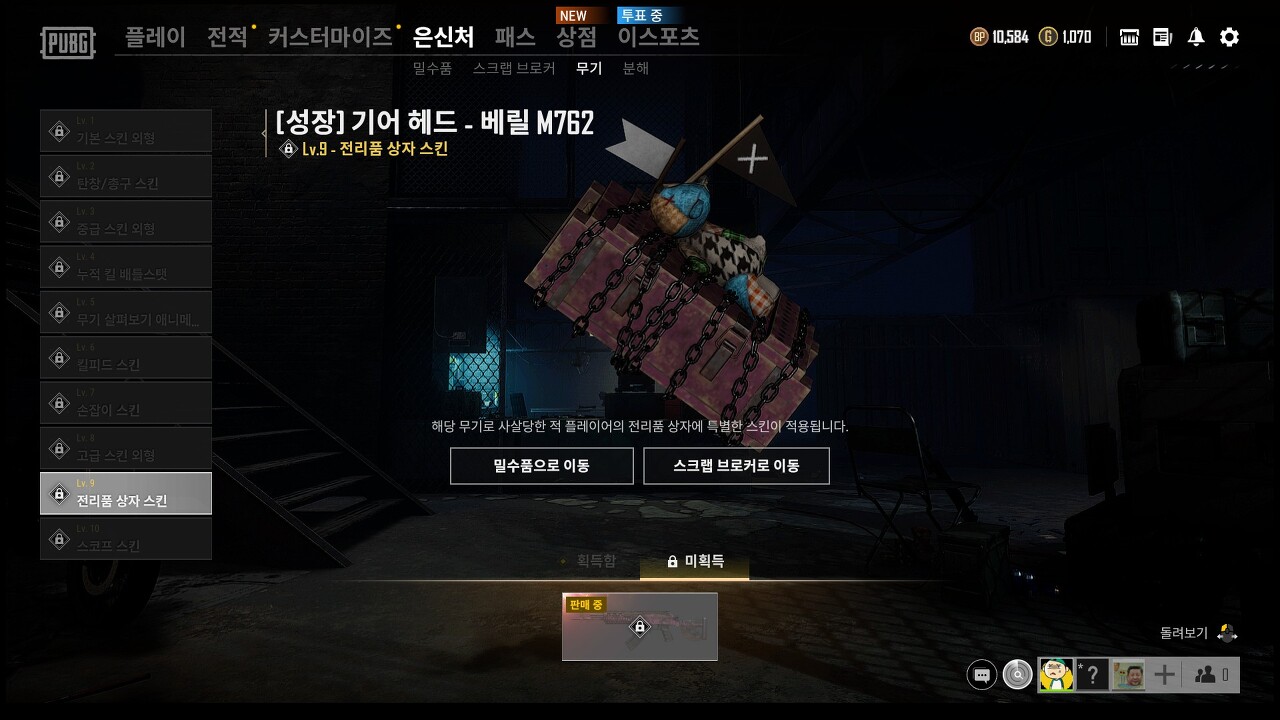Screen dimensions: 1280x720
Task: Open the notification bell icon
Action: pos(1196,36)
